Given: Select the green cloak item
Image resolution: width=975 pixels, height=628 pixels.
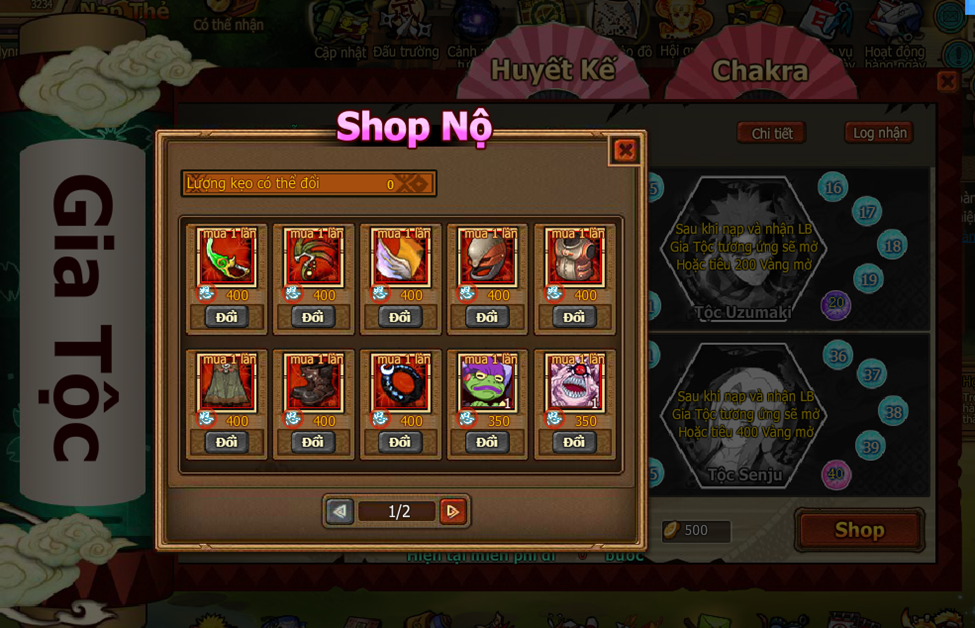Looking at the screenshot, I should click(x=227, y=384).
